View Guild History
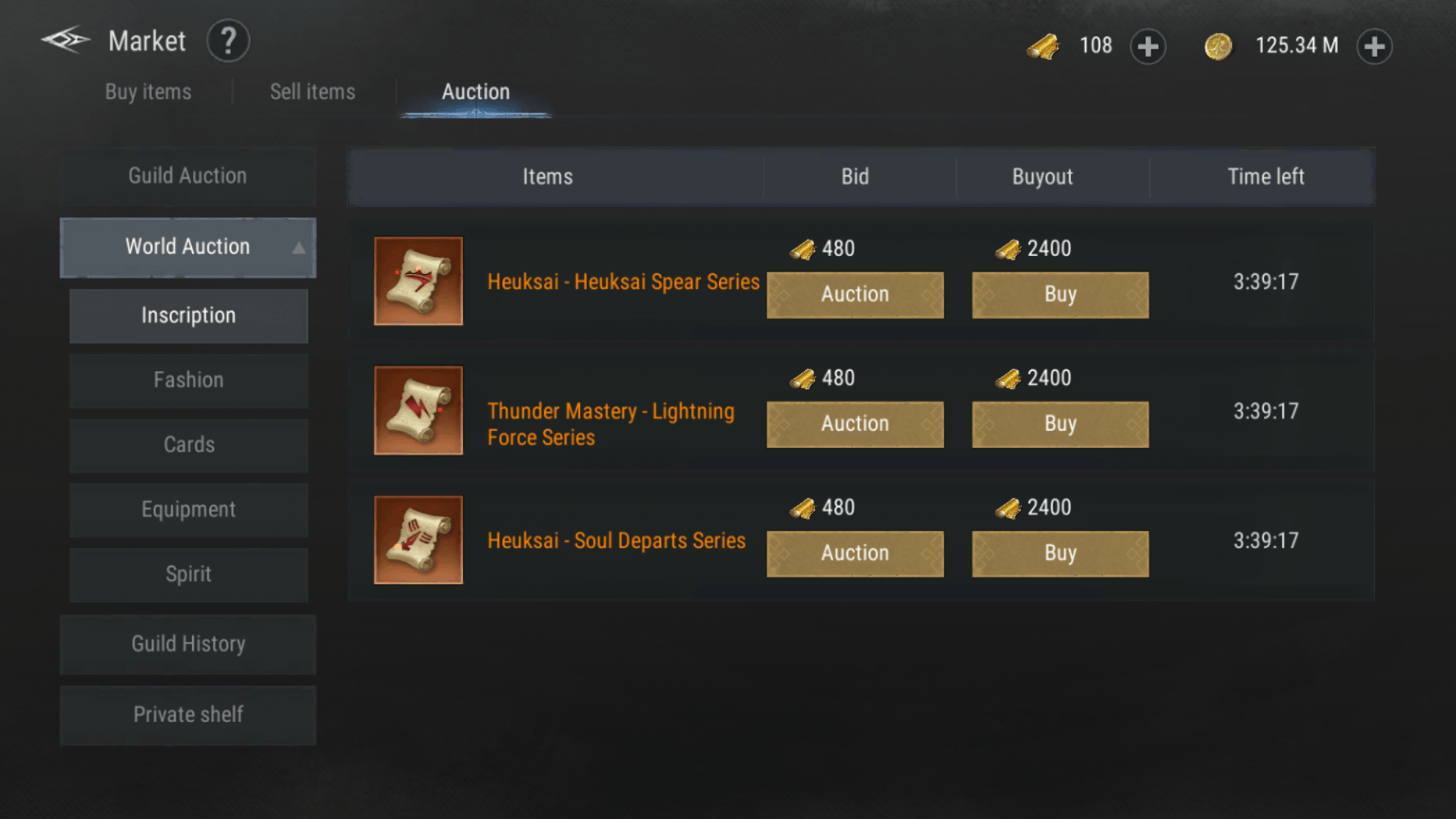 coord(188,644)
